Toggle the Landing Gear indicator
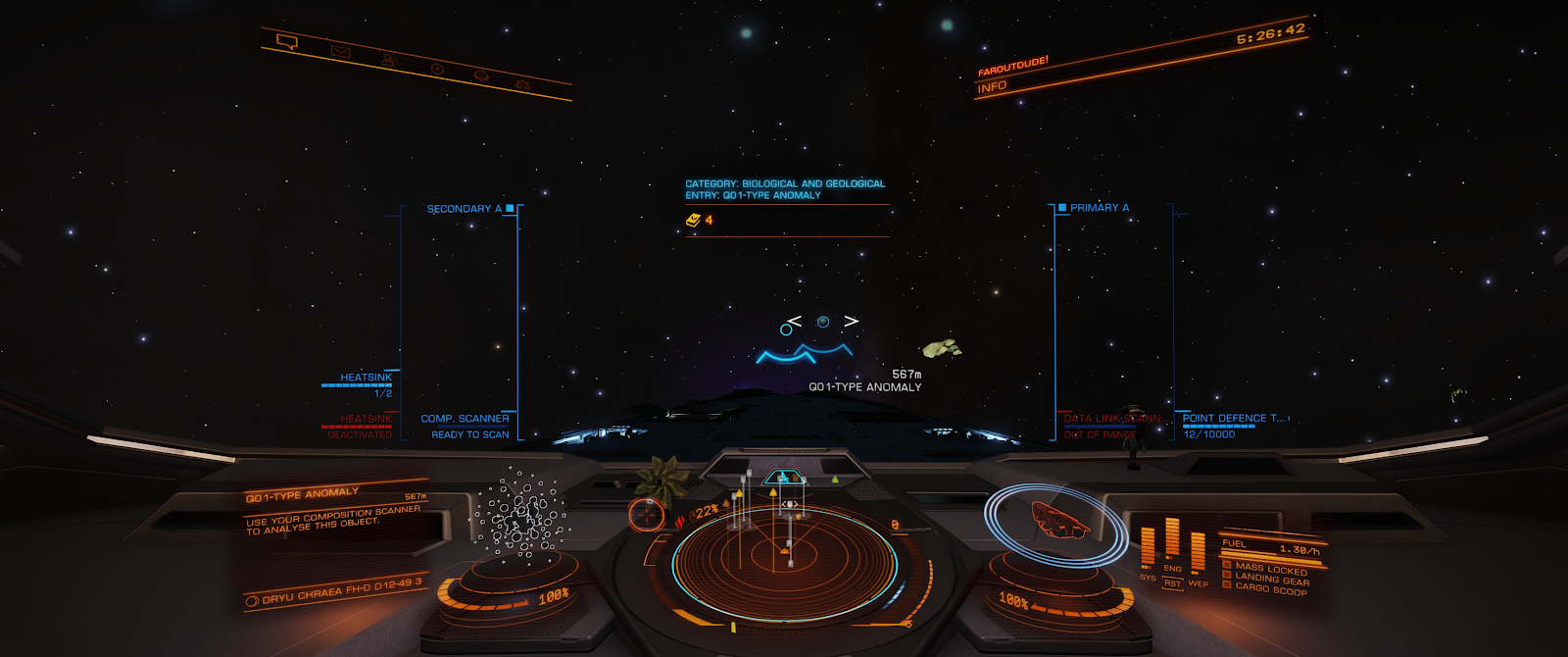1568x657 pixels. pyautogui.click(x=1271, y=579)
